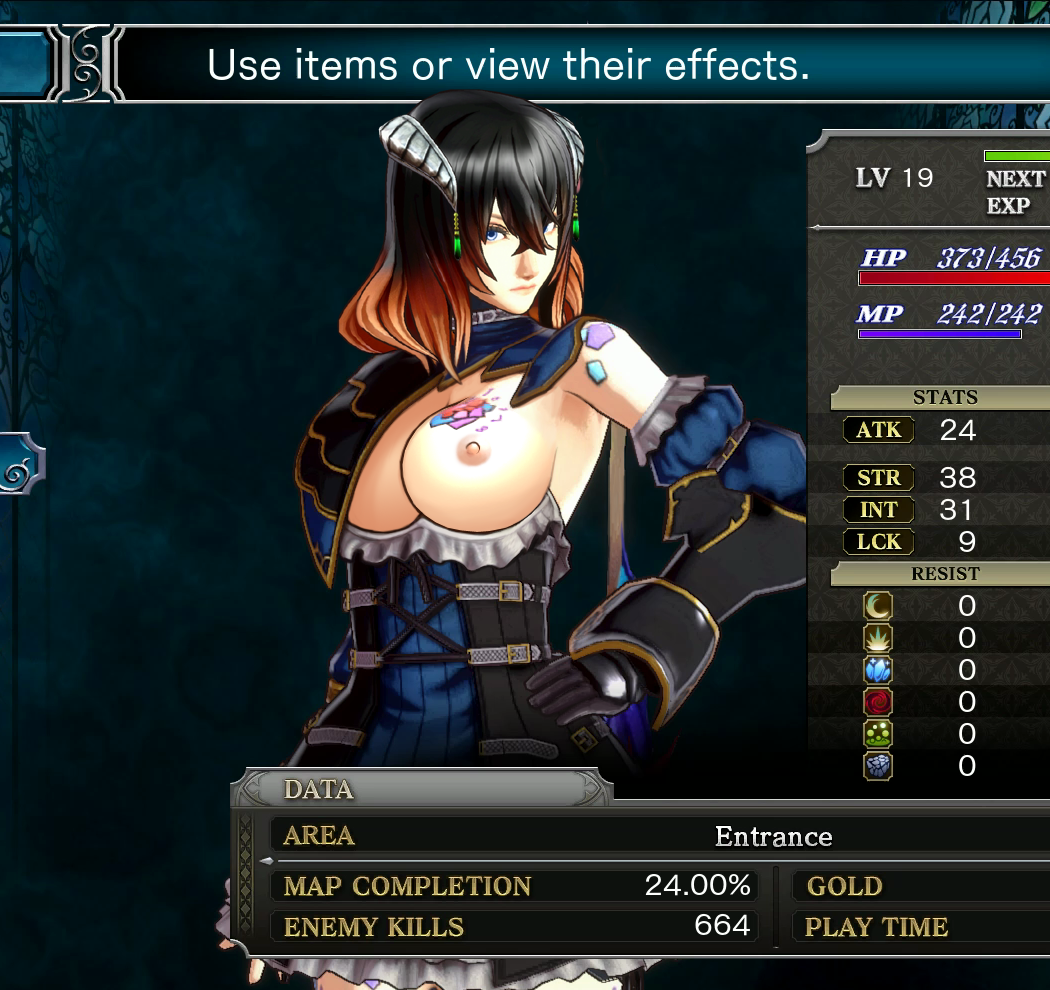Click the grey stone resistance icon

coord(878,766)
